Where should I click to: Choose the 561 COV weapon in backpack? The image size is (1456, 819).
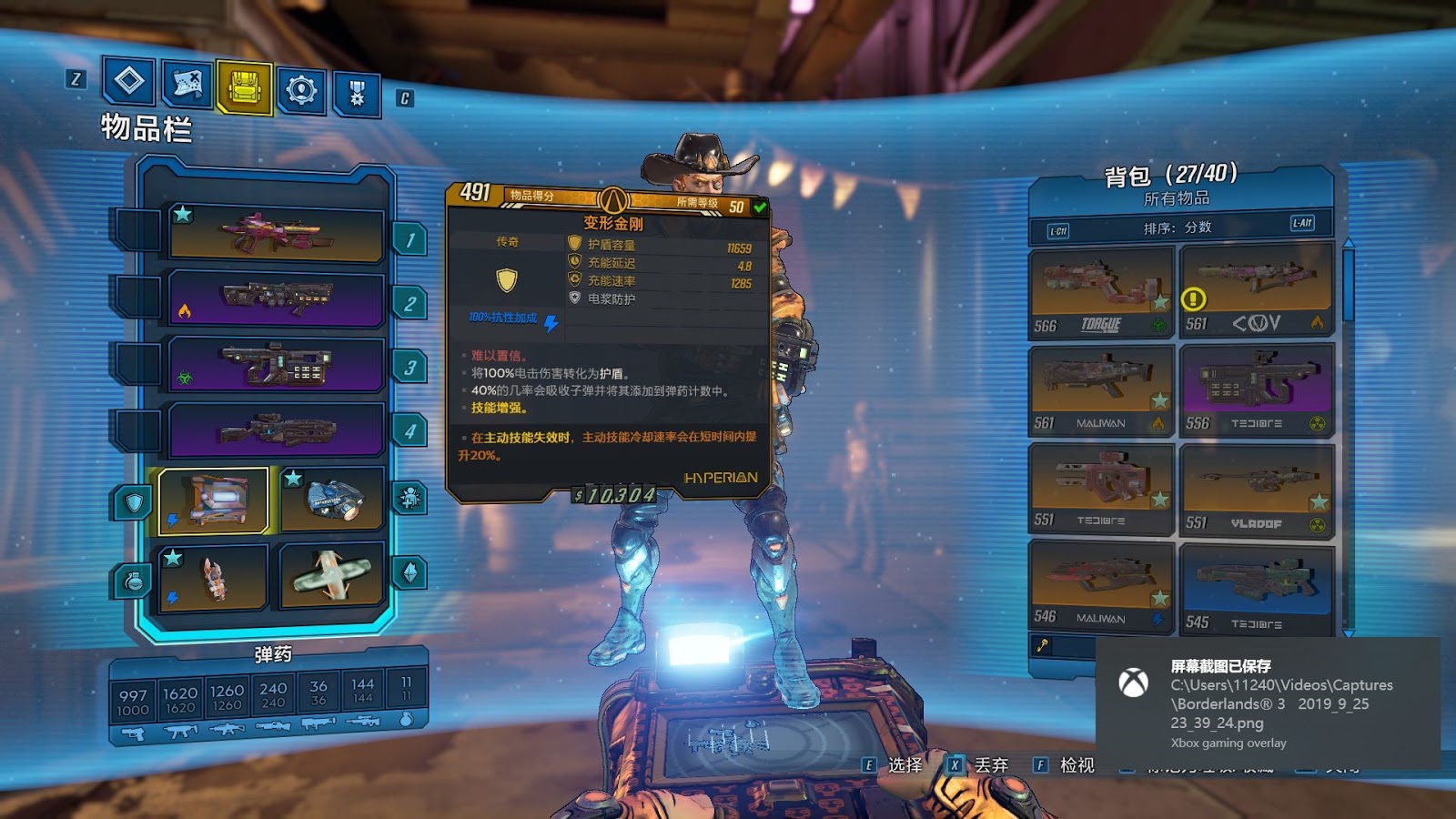click(x=1256, y=290)
